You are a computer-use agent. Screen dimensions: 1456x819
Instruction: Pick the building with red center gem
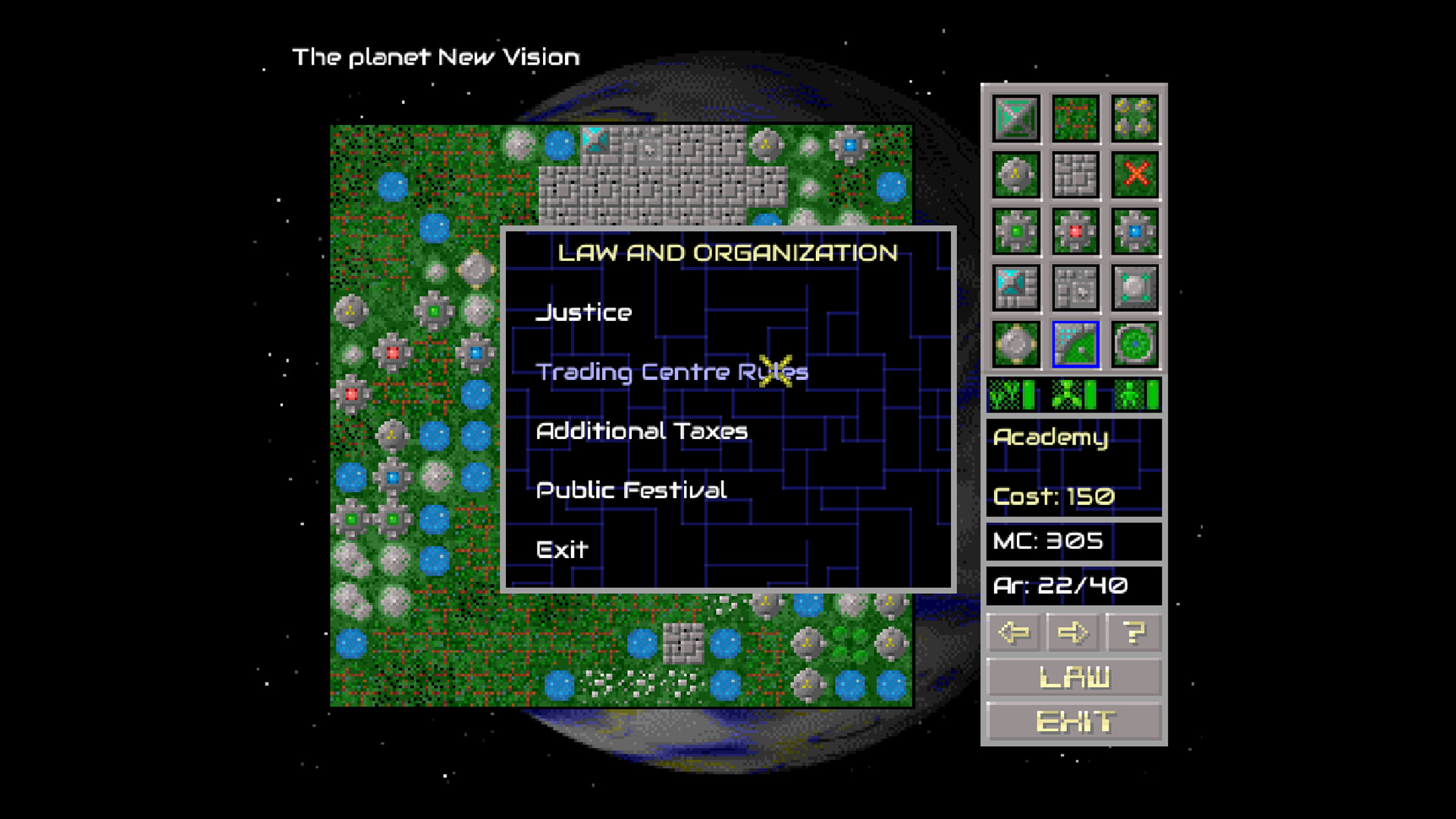click(1075, 231)
